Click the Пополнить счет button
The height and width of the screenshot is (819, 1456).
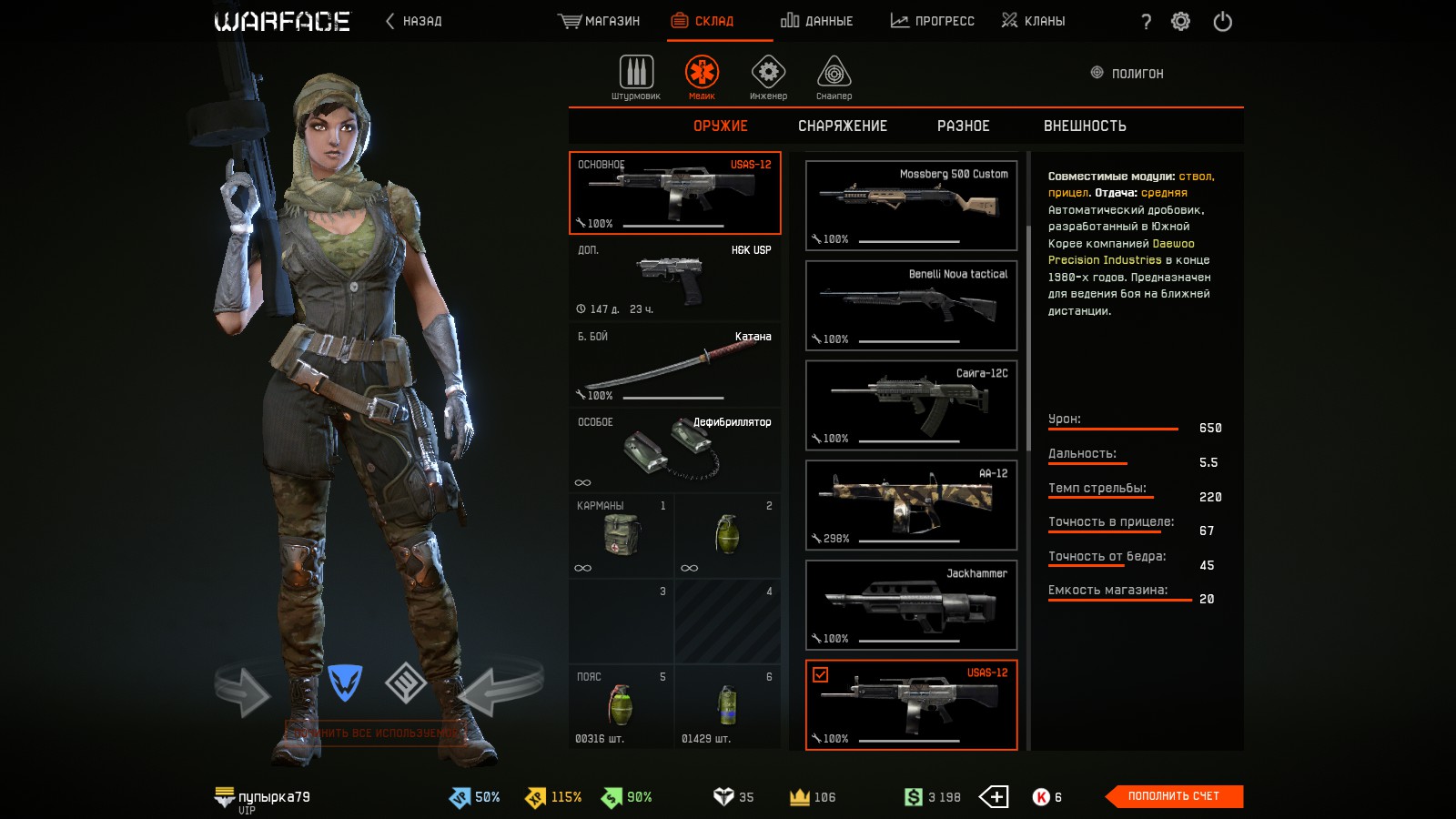coord(1174,796)
